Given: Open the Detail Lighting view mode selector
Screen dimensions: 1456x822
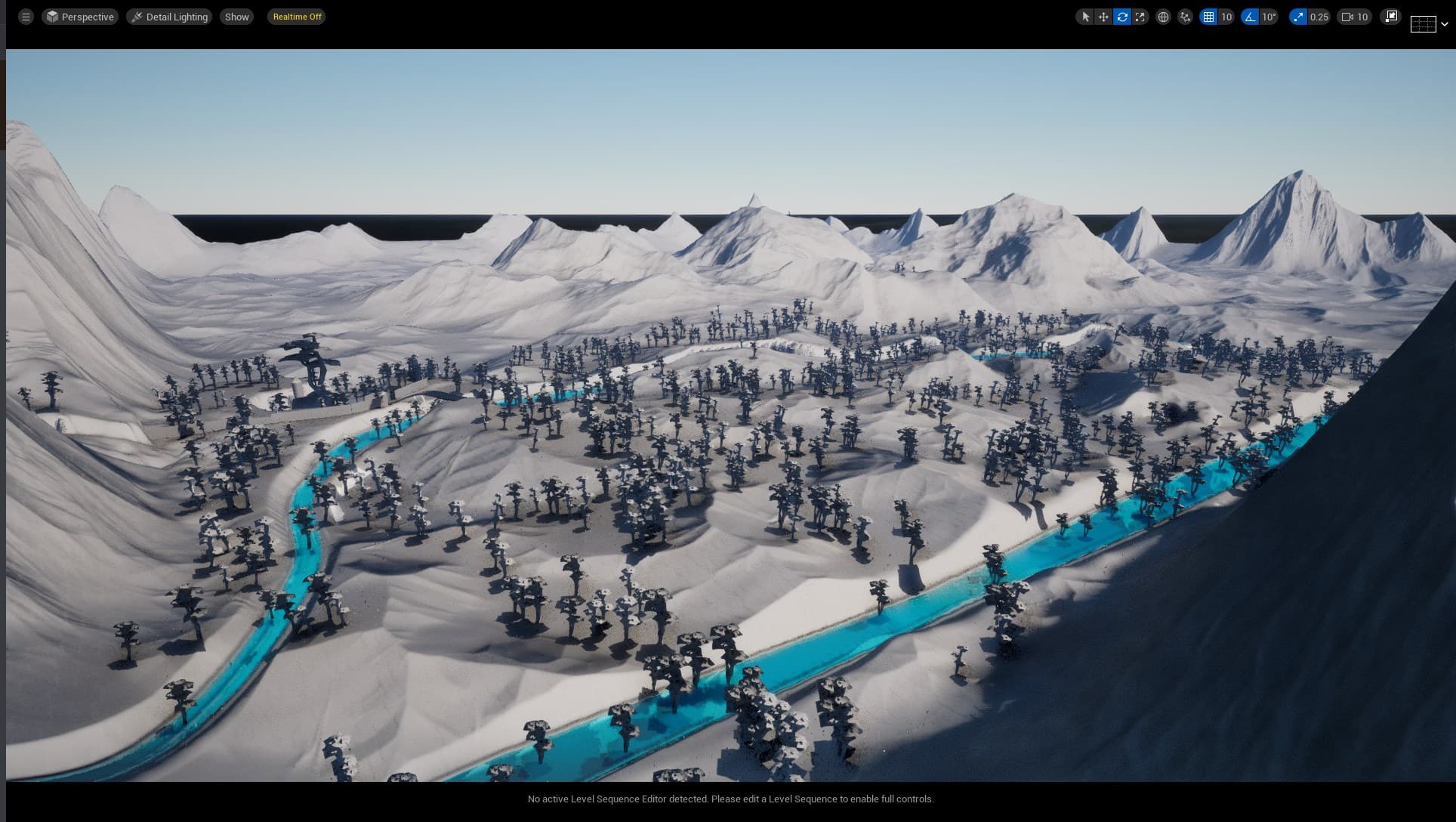Looking at the screenshot, I should click(x=169, y=16).
